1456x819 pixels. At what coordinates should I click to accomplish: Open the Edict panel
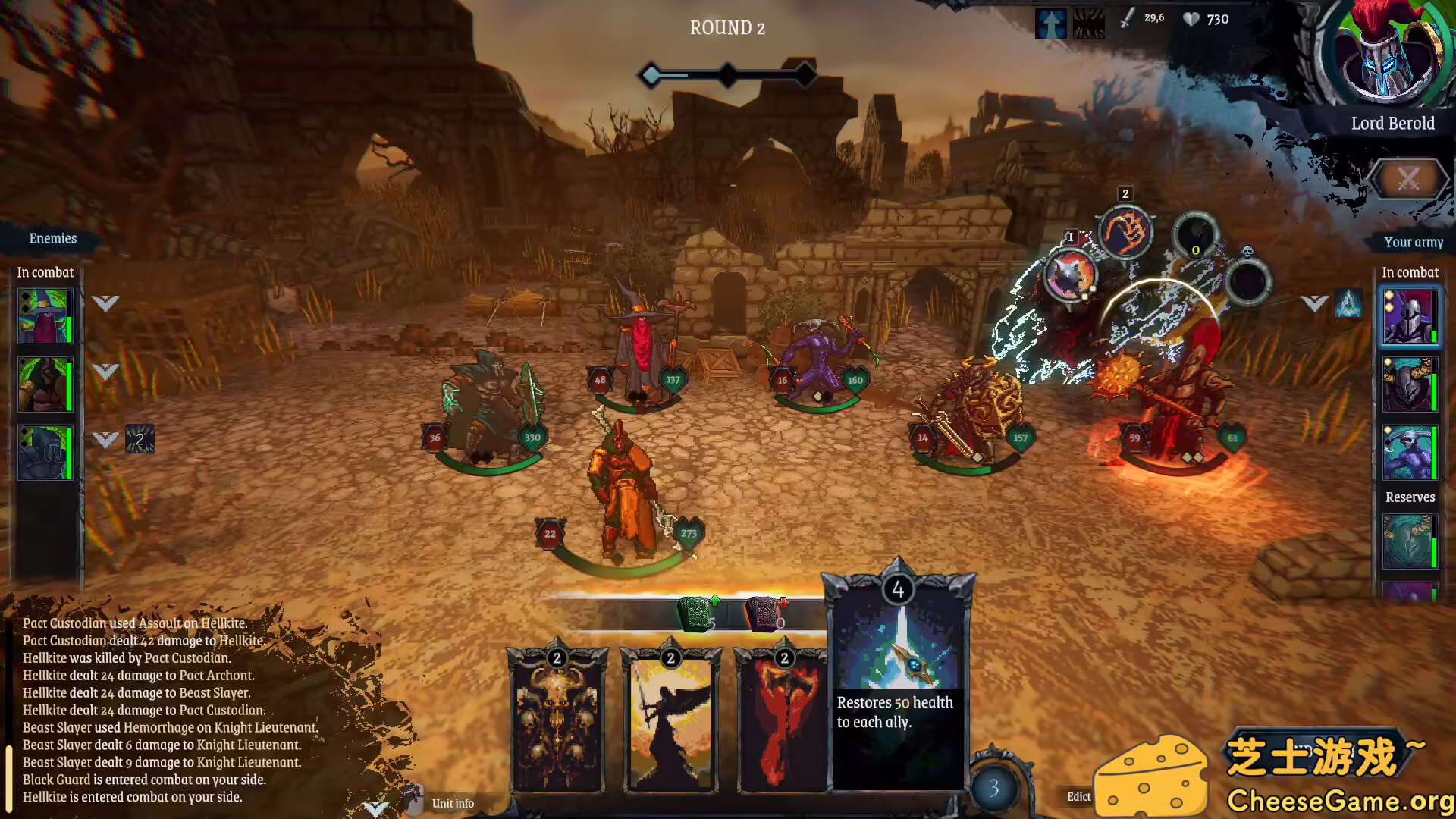tap(1078, 796)
